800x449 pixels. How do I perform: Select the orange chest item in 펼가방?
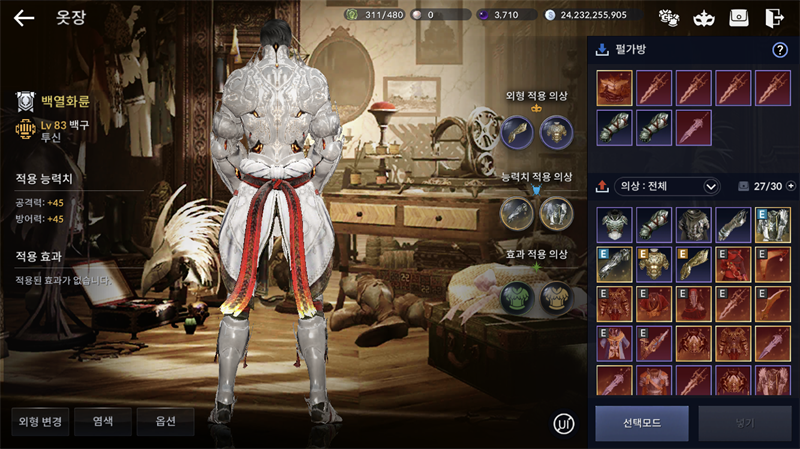(613, 87)
